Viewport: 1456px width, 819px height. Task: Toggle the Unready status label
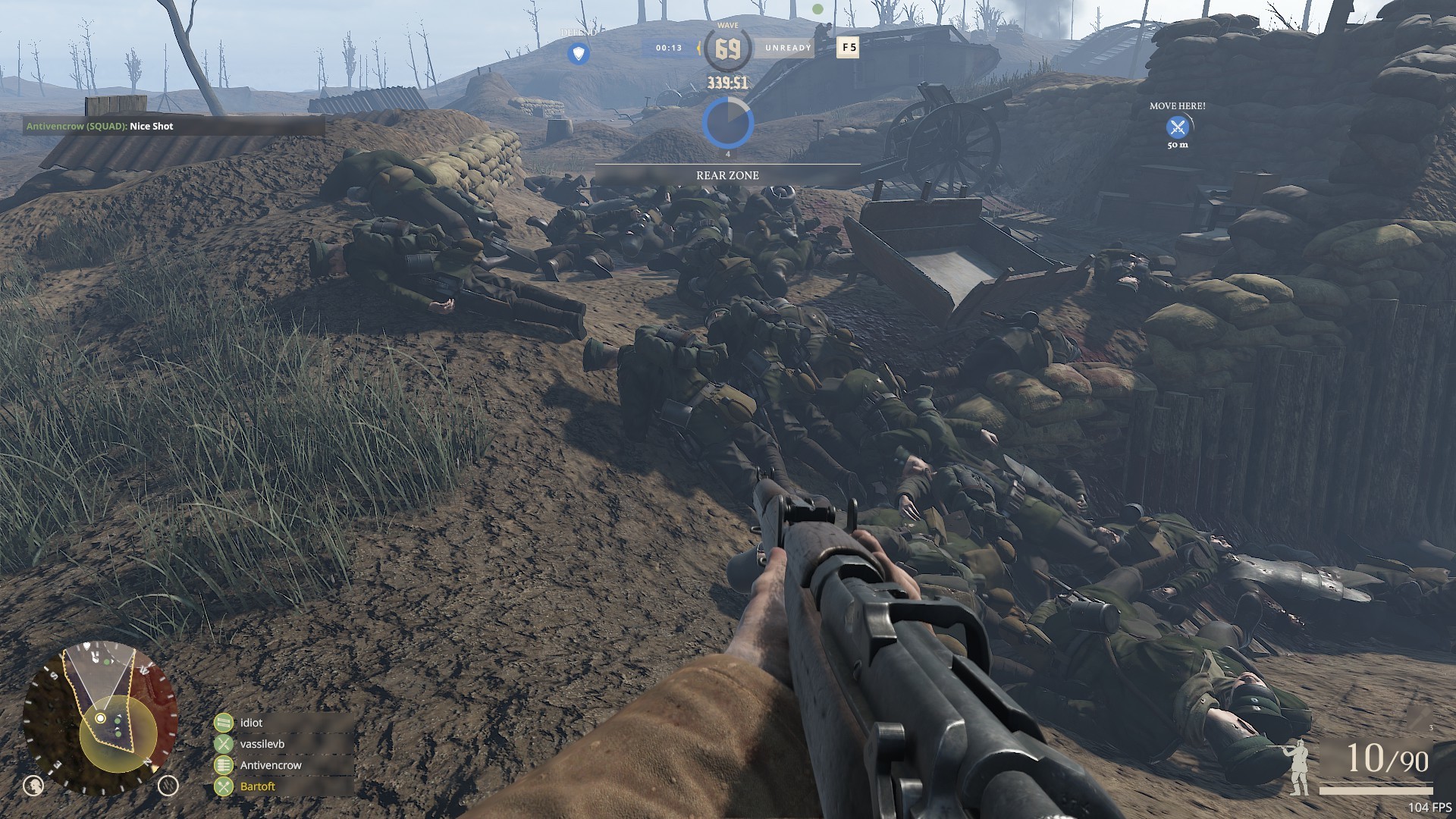(x=788, y=48)
